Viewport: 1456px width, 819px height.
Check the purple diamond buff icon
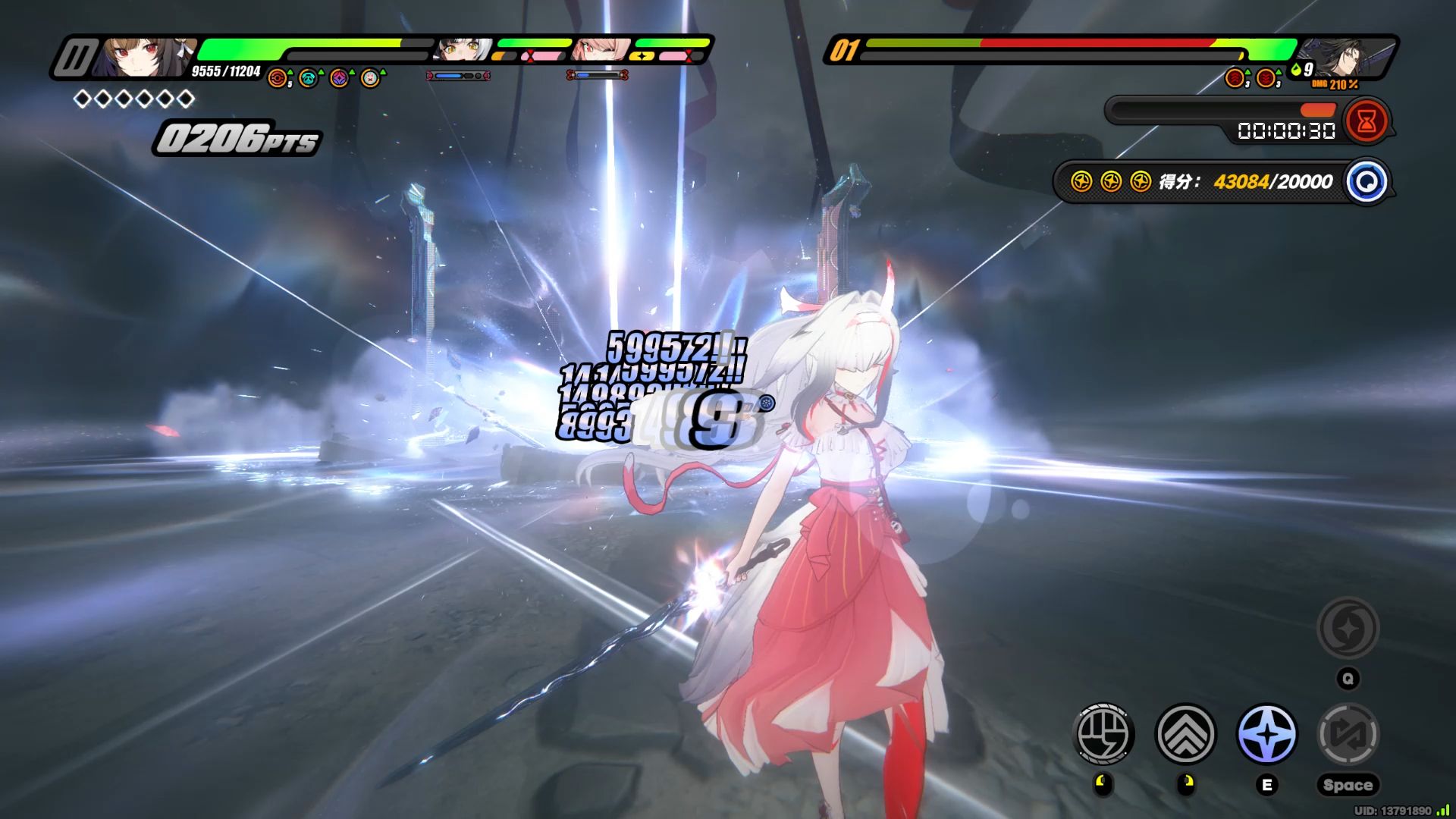[339, 78]
